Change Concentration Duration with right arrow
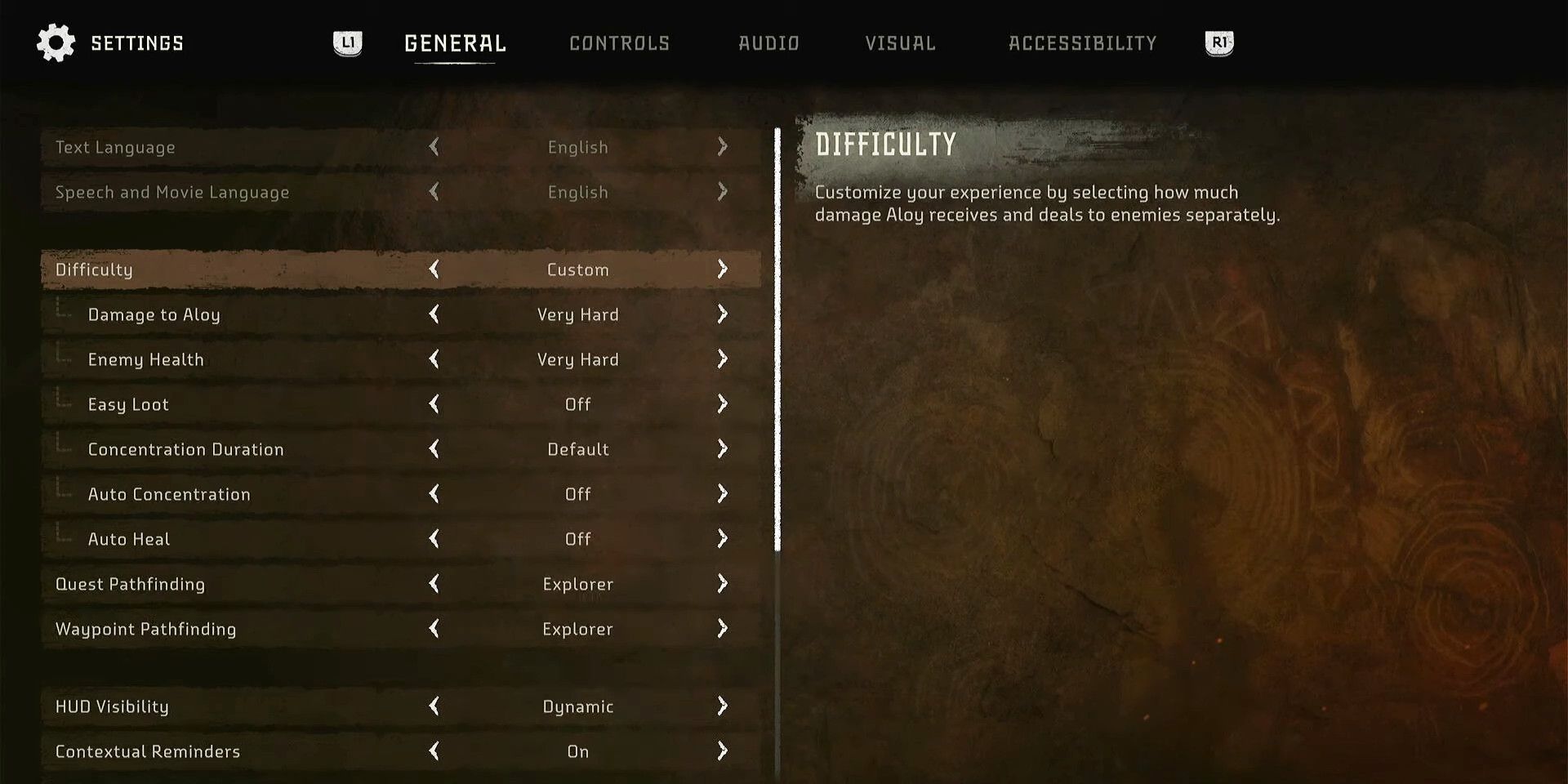The width and height of the screenshot is (1568, 784). pyautogui.click(x=722, y=449)
